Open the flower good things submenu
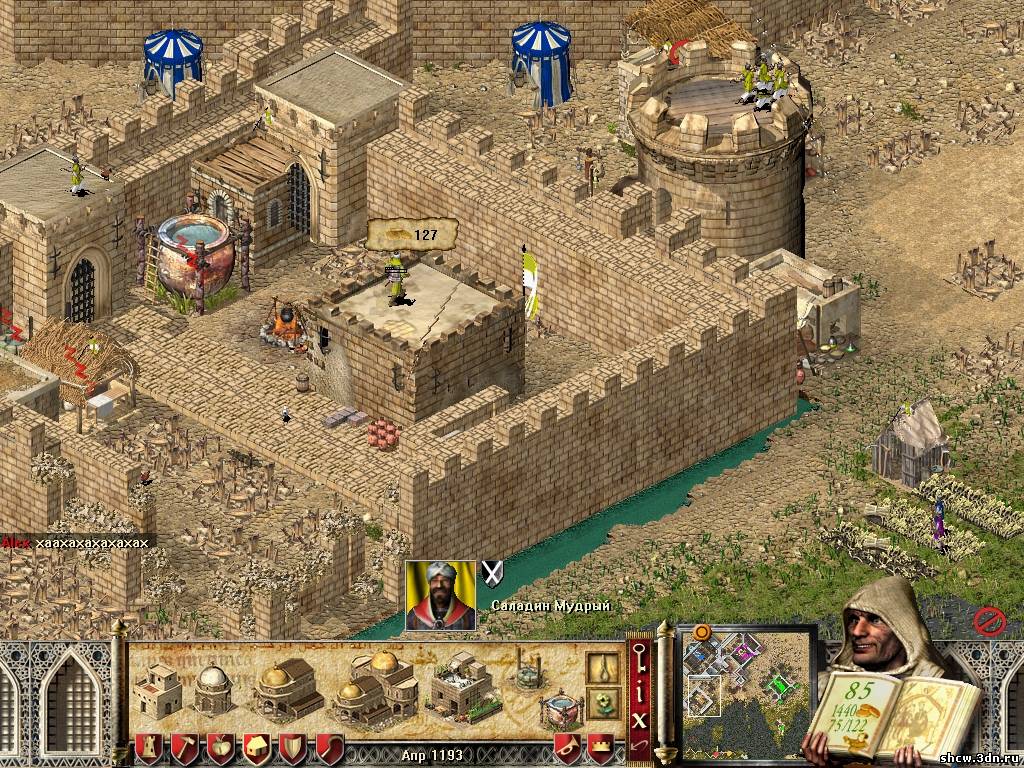This screenshot has width=1024, height=768. (x=602, y=702)
